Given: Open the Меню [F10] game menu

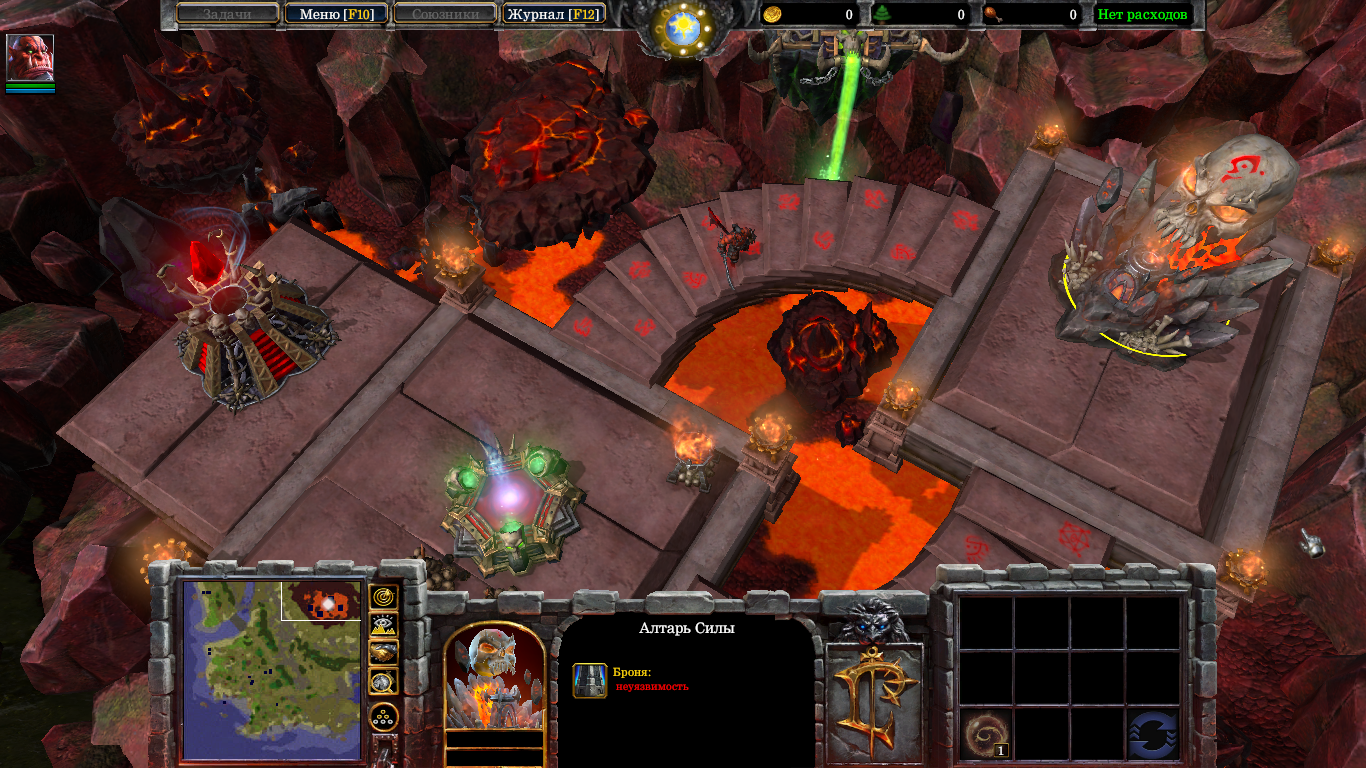Looking at the screenshot, I should [x=336, y=14].
